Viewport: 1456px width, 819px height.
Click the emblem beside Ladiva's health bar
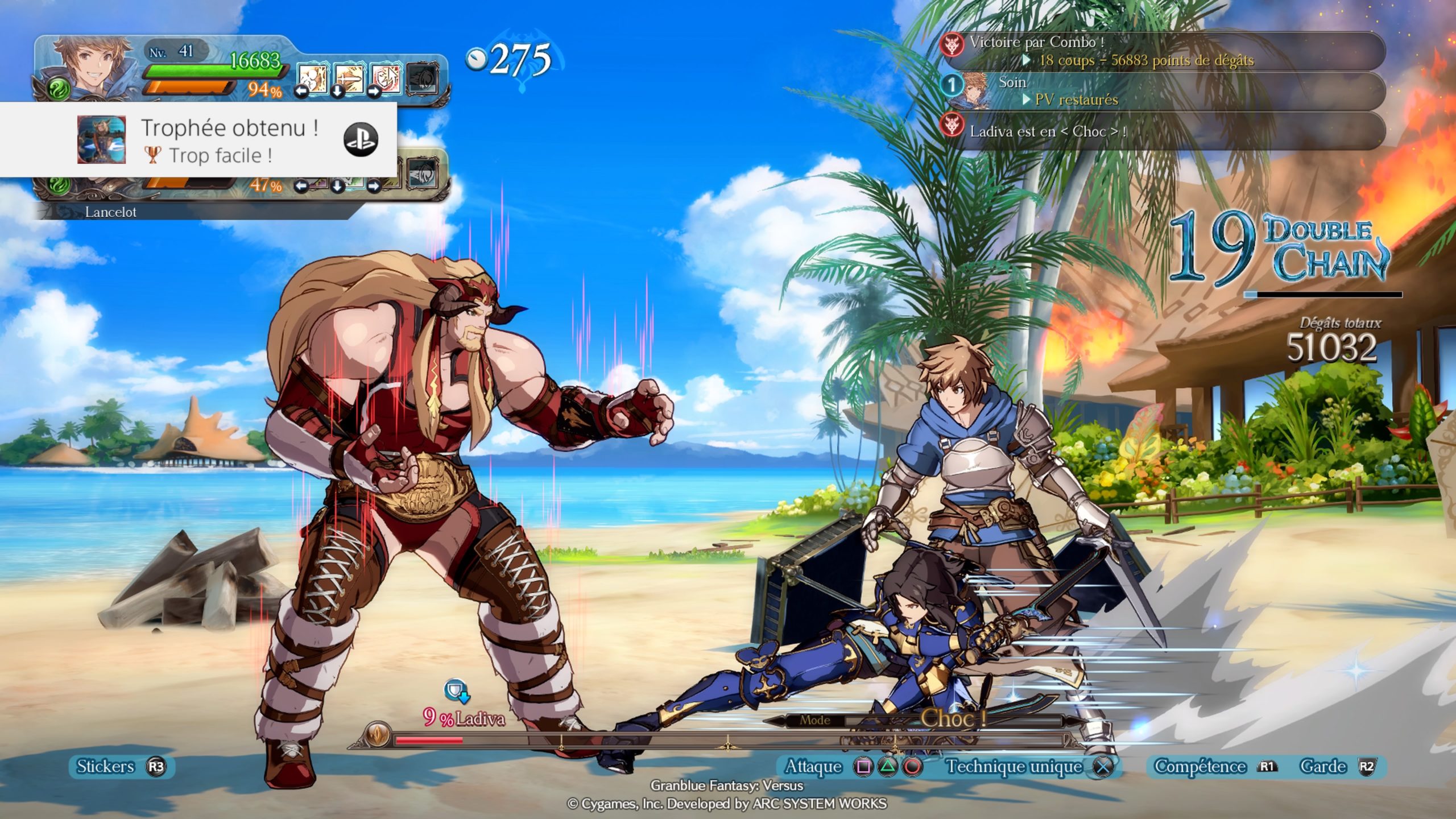376,734
